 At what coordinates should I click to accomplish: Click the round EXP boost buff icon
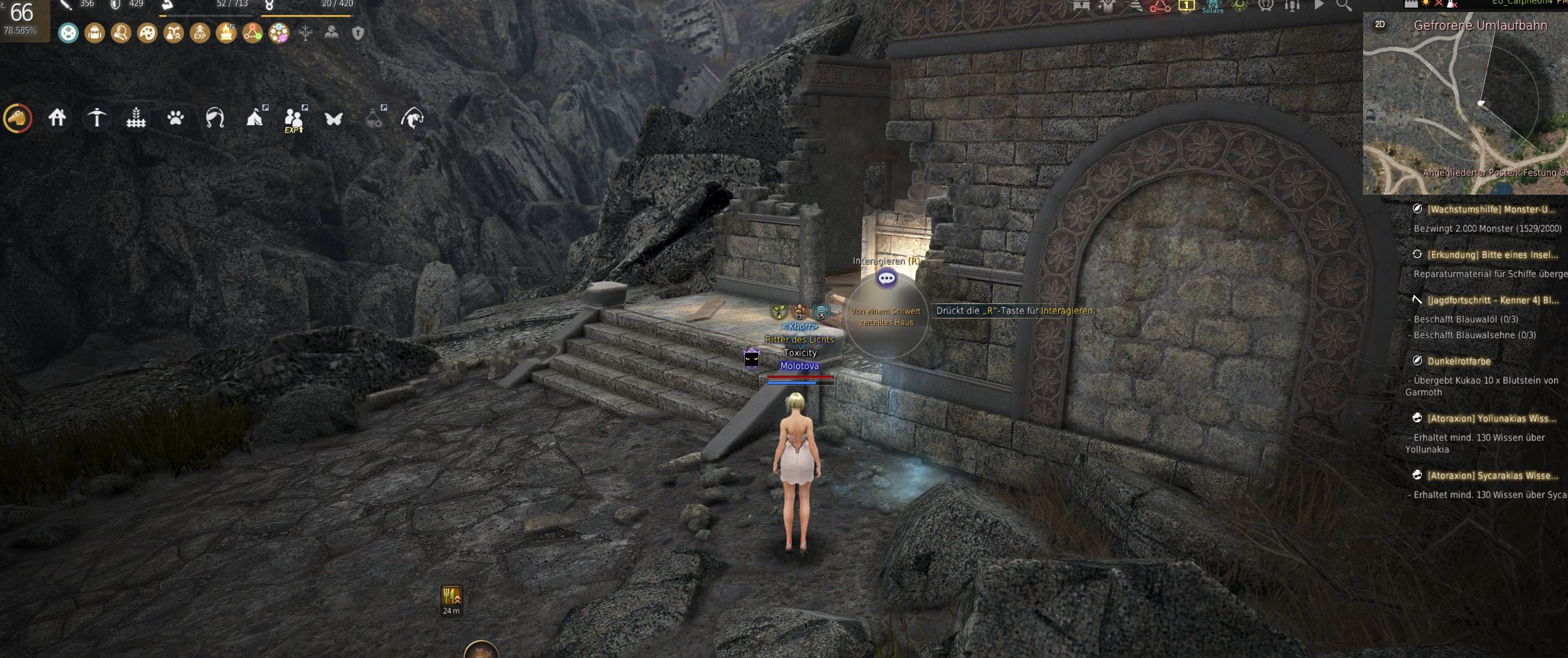pos(200,33)
